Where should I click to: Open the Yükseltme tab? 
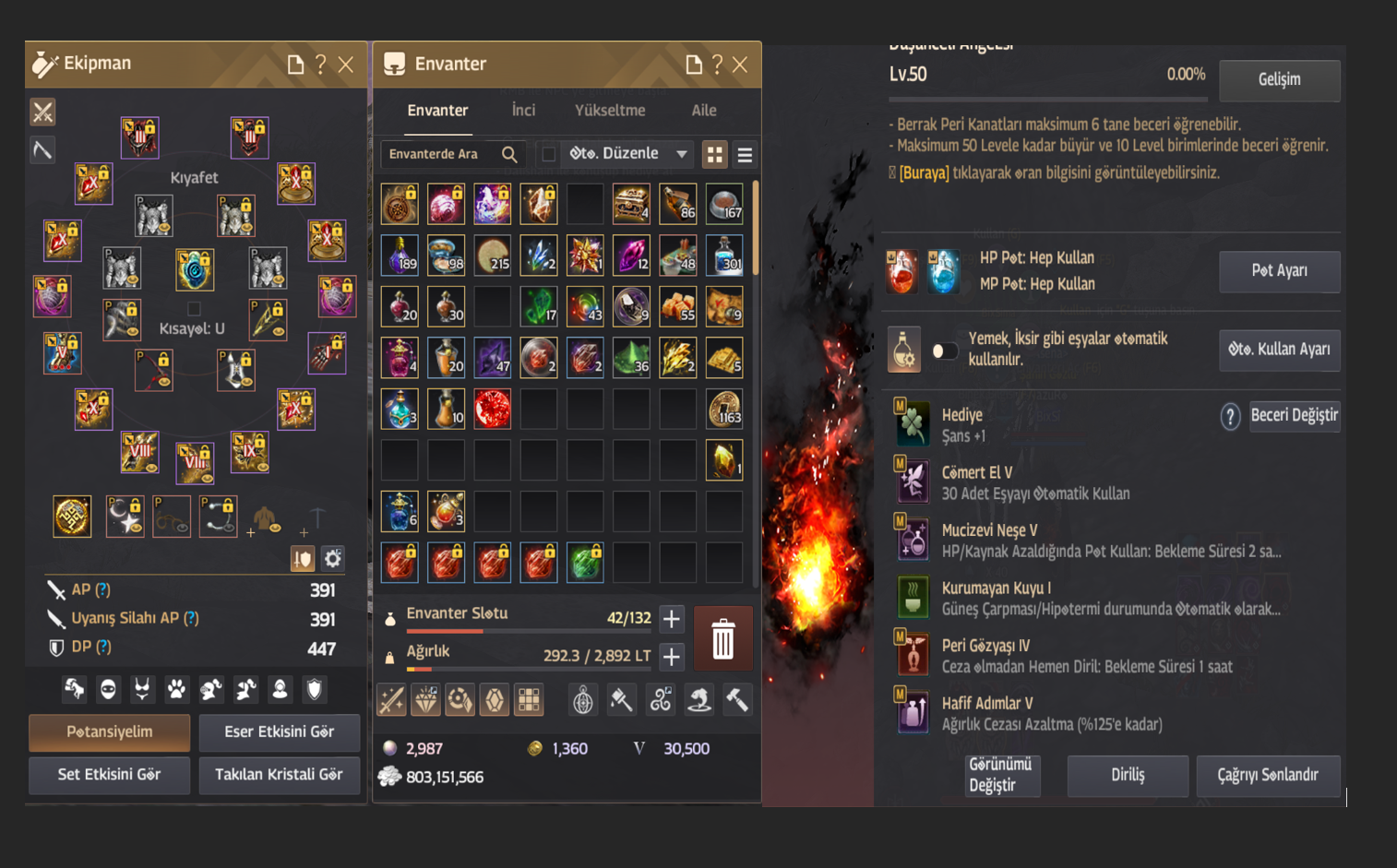tap(610, 111)
